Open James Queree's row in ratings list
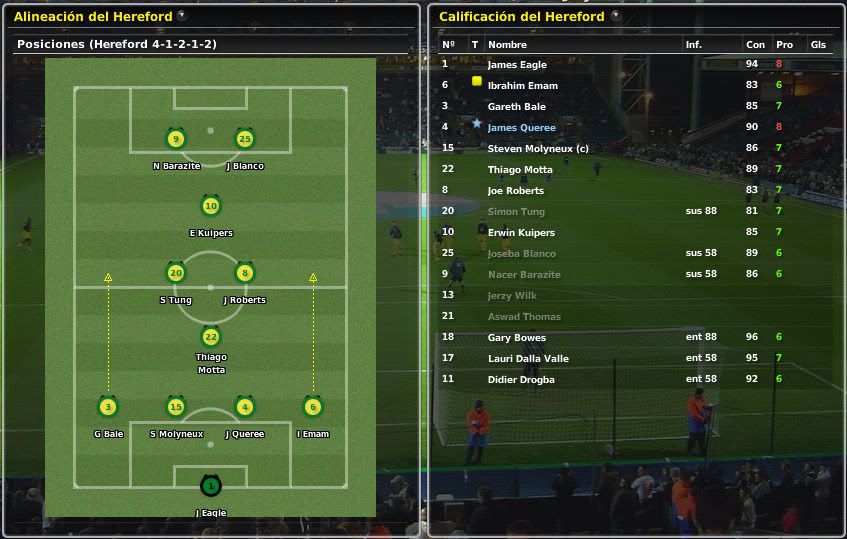Screen dimensions: 847x539 coord(521,128)
